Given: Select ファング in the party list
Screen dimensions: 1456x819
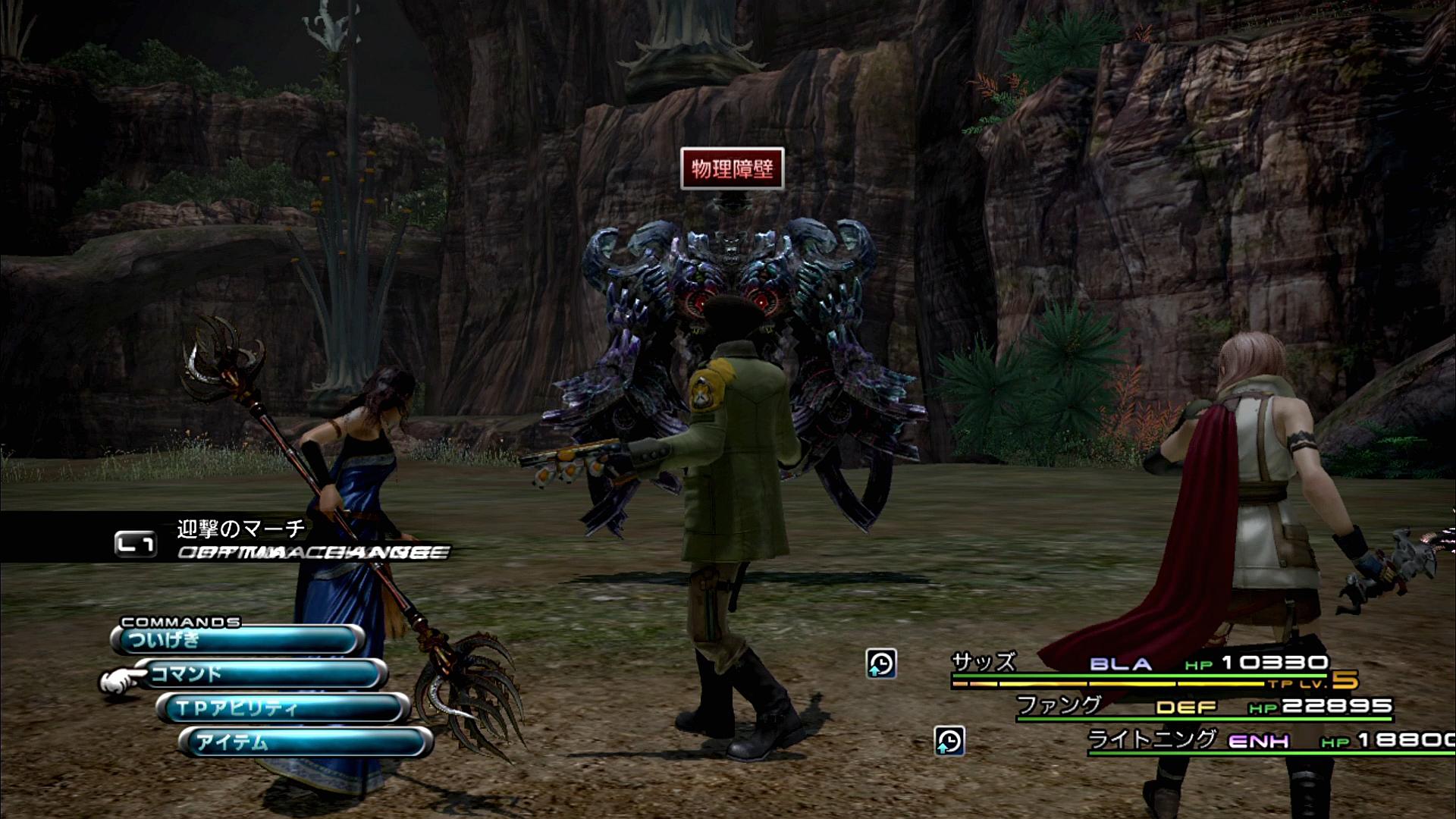Looking at the screenshot, I should (x=1058, y=705).
